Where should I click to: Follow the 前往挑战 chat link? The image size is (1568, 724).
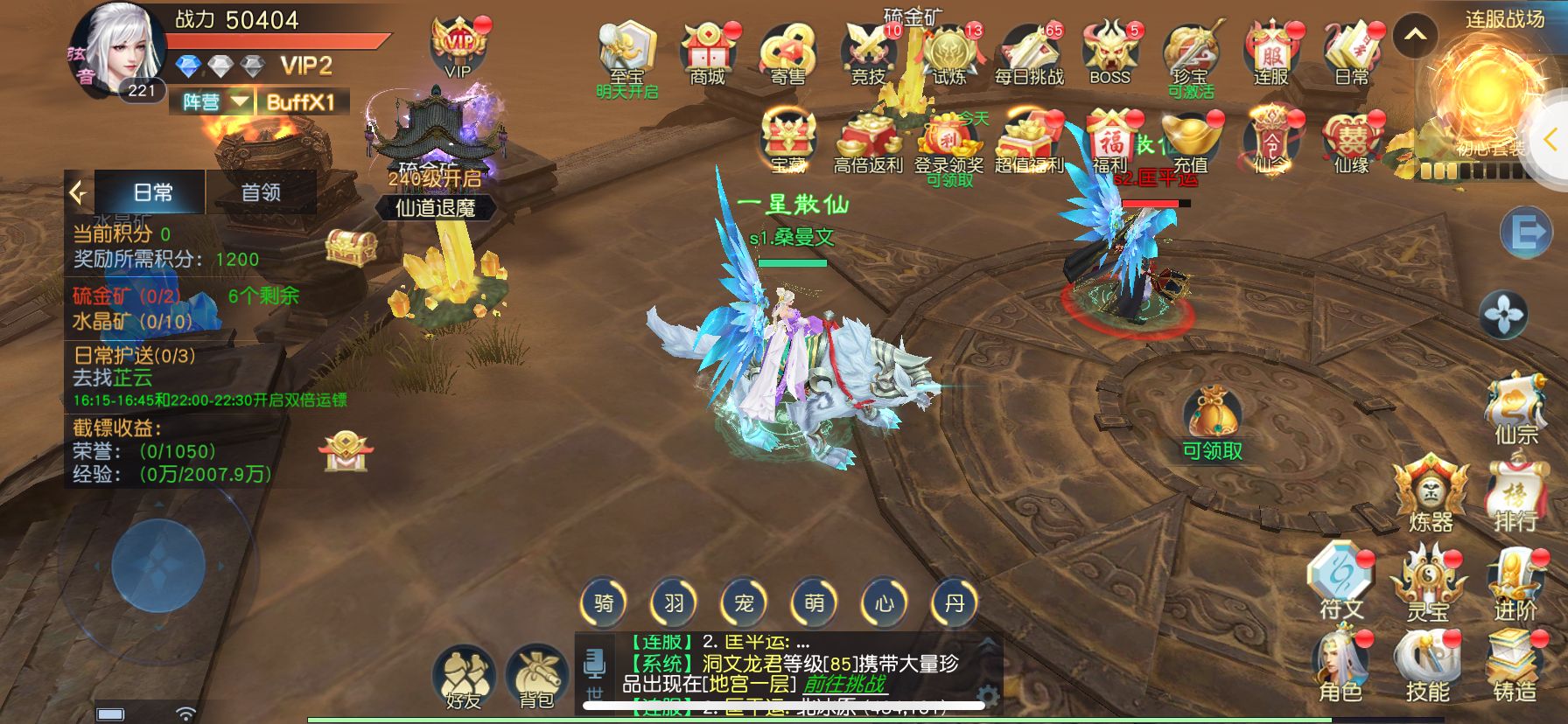pos(844,684)
